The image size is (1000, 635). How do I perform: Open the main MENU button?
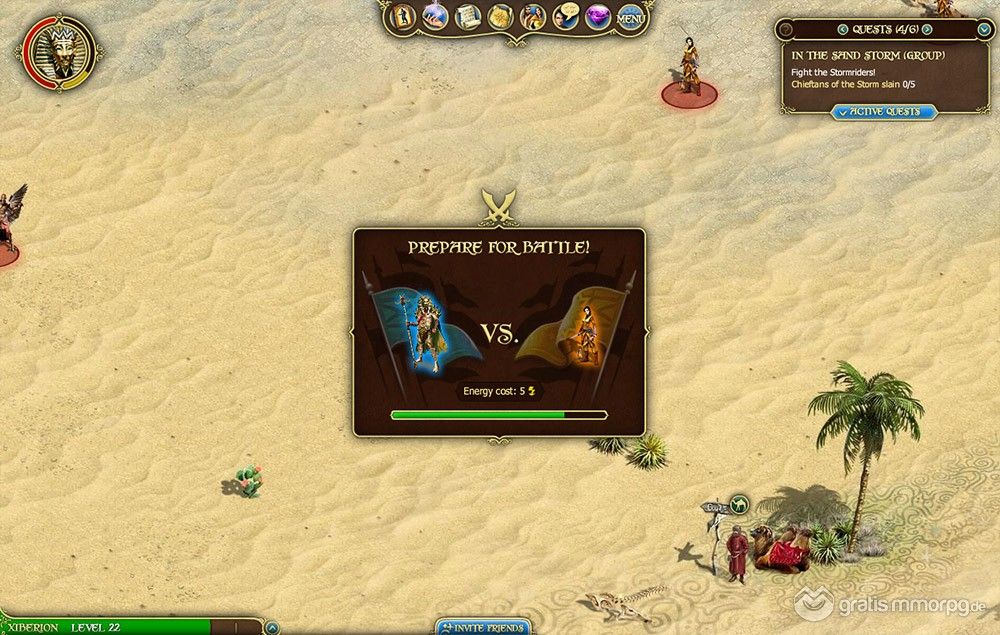[630, 18]
